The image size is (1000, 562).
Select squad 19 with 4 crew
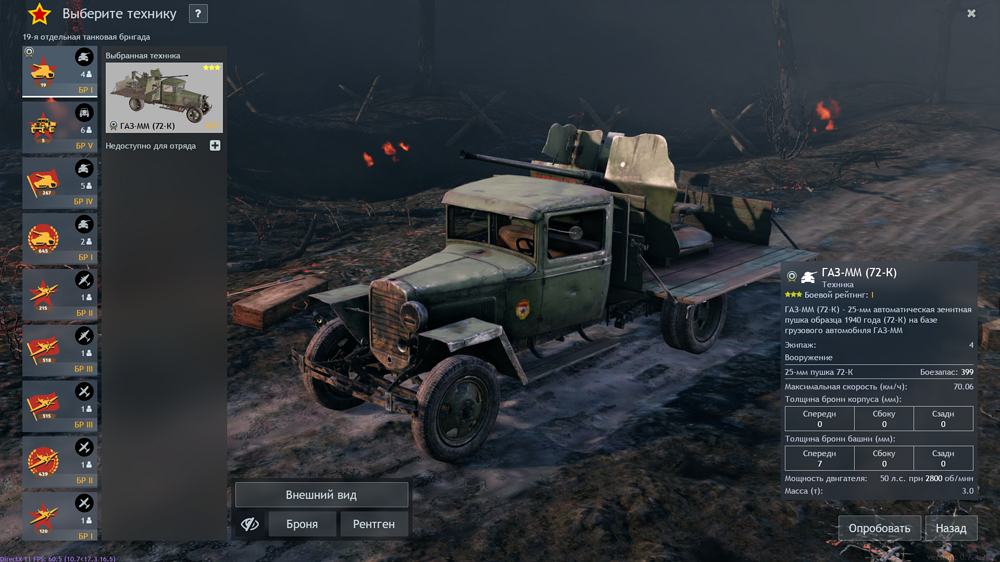click(x=60, y=72)
